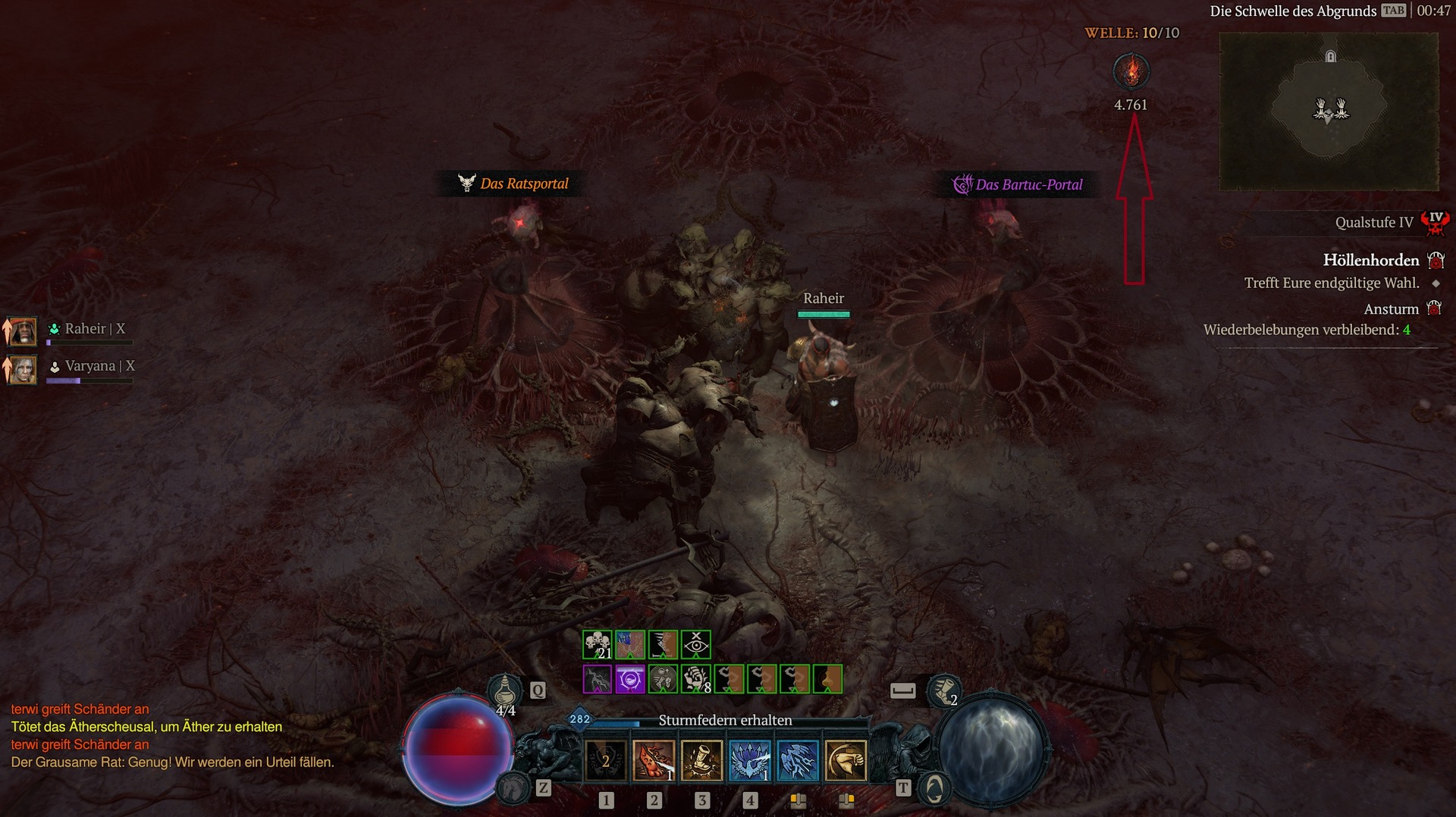The width and height of the screenshot is (1456, 817).
Task: Activate the golden stomping boot skill
Action: coord(701,760)
